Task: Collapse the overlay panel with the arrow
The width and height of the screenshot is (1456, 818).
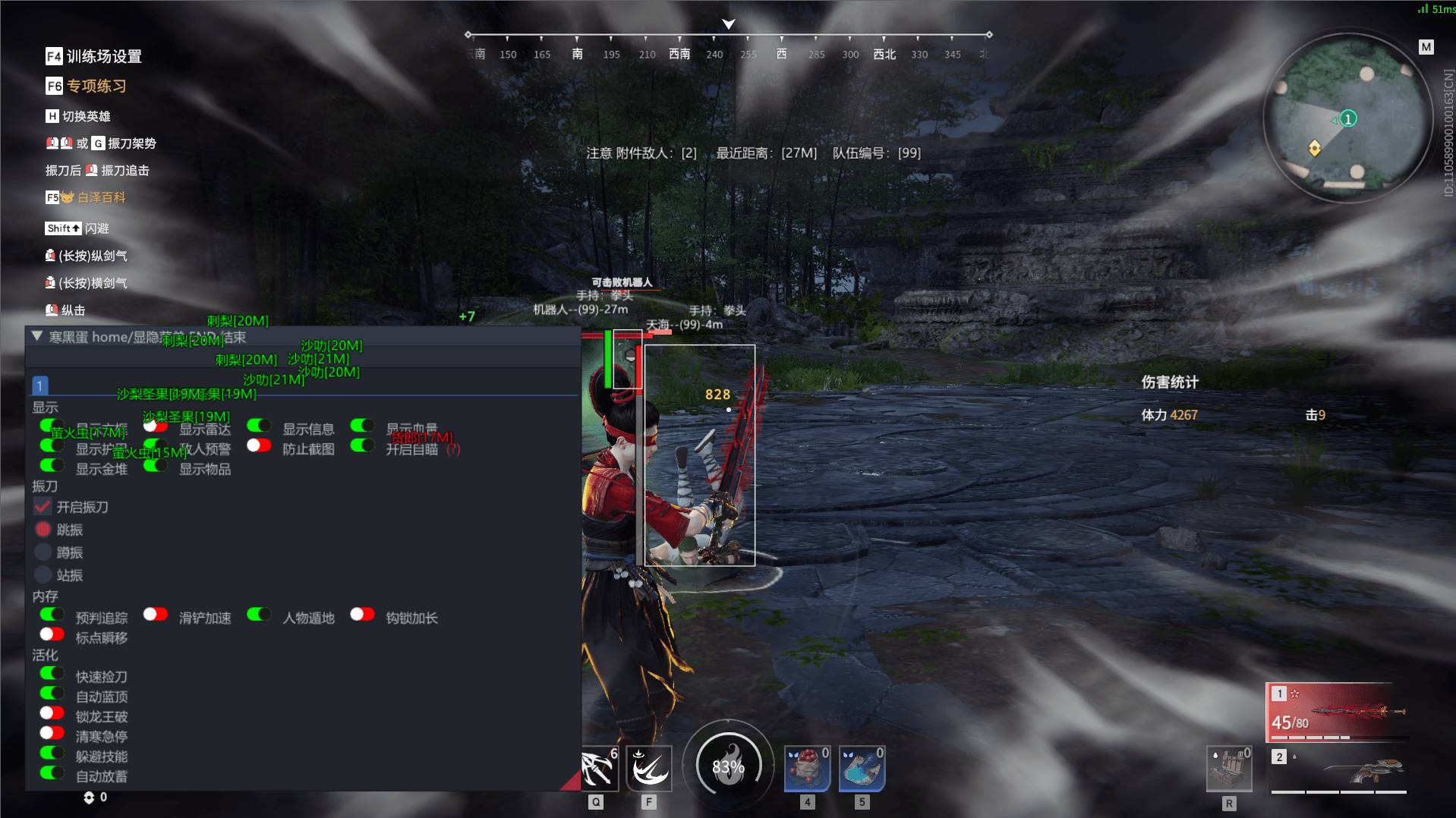Action: click(36, 336)
